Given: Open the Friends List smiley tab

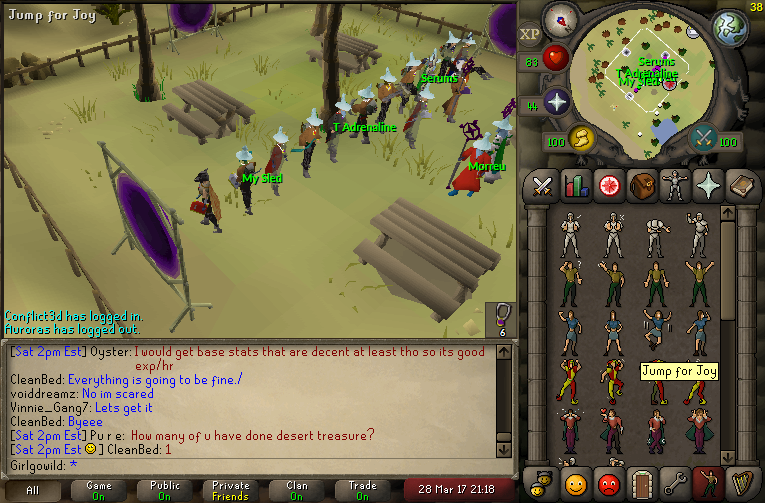Looking at the screenshot, I should [575, 483].
